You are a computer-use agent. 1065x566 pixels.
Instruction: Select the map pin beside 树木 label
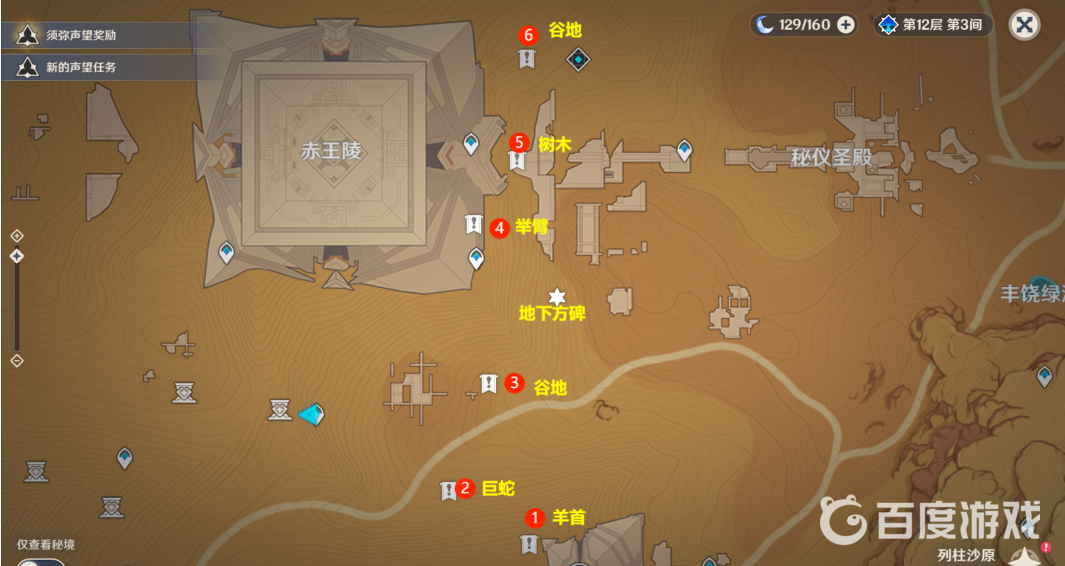517,160
